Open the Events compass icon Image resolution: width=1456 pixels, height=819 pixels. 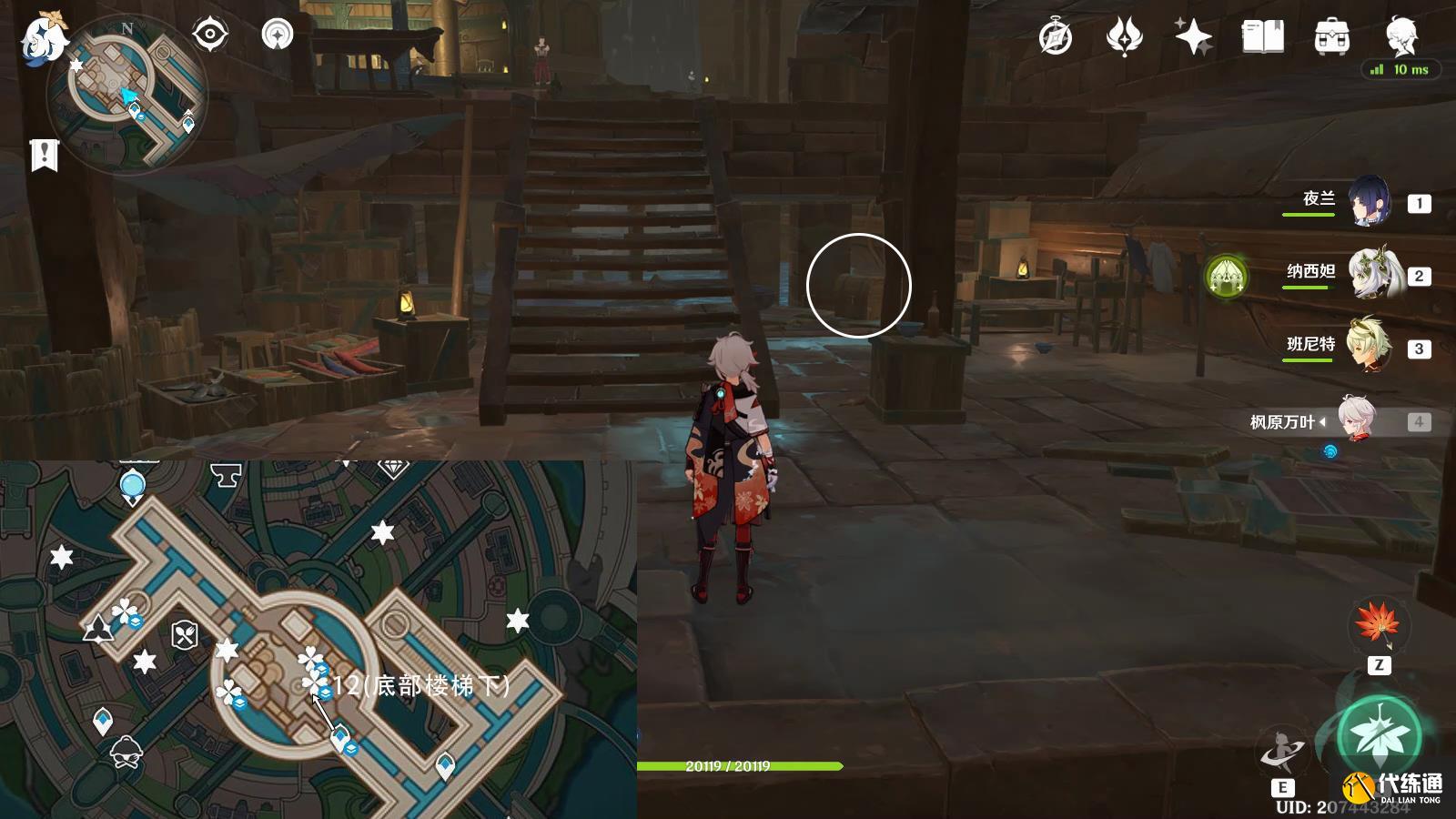pos(1056,38)
